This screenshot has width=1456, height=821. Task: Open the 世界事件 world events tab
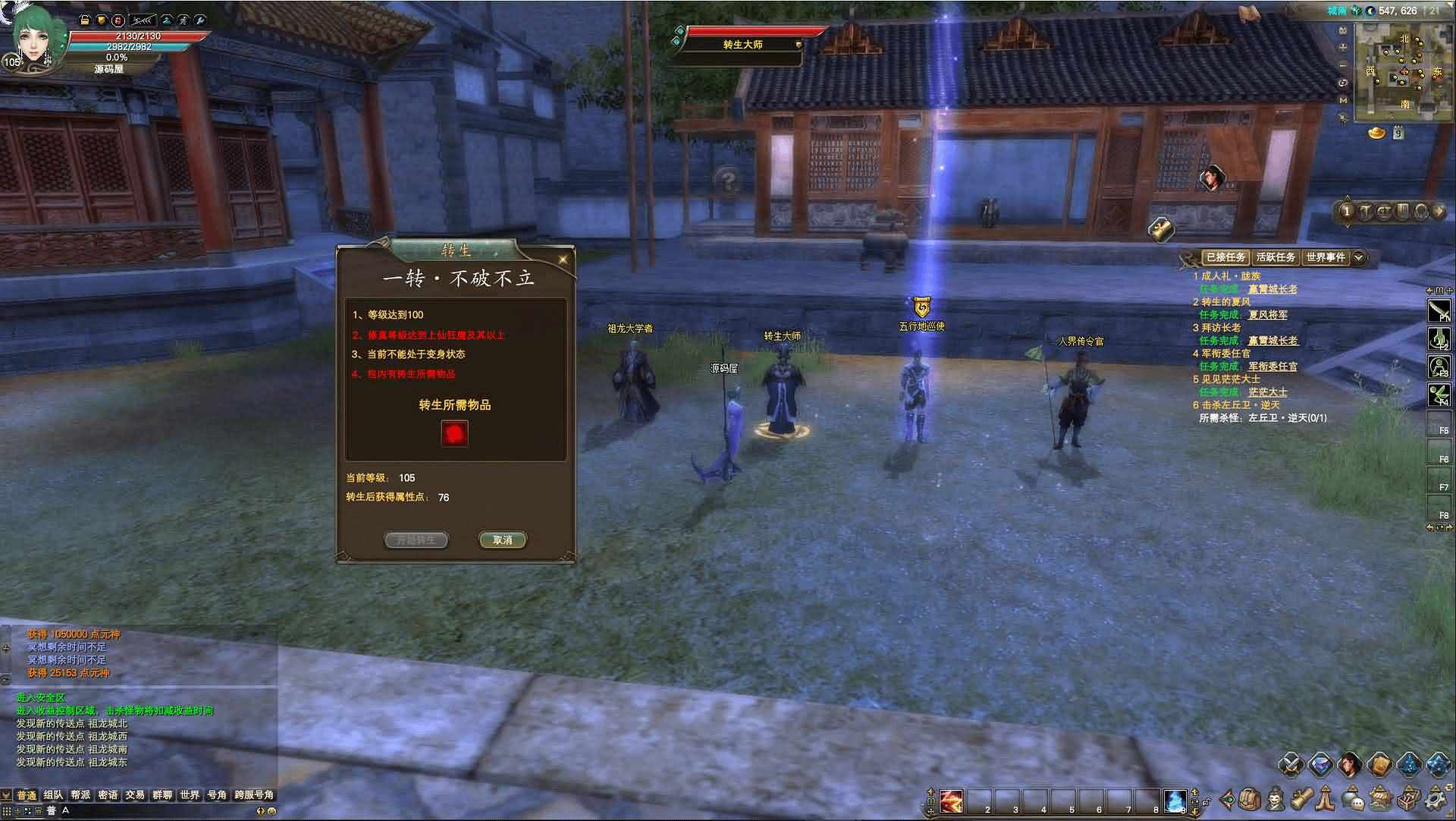tap(1325, 257)
